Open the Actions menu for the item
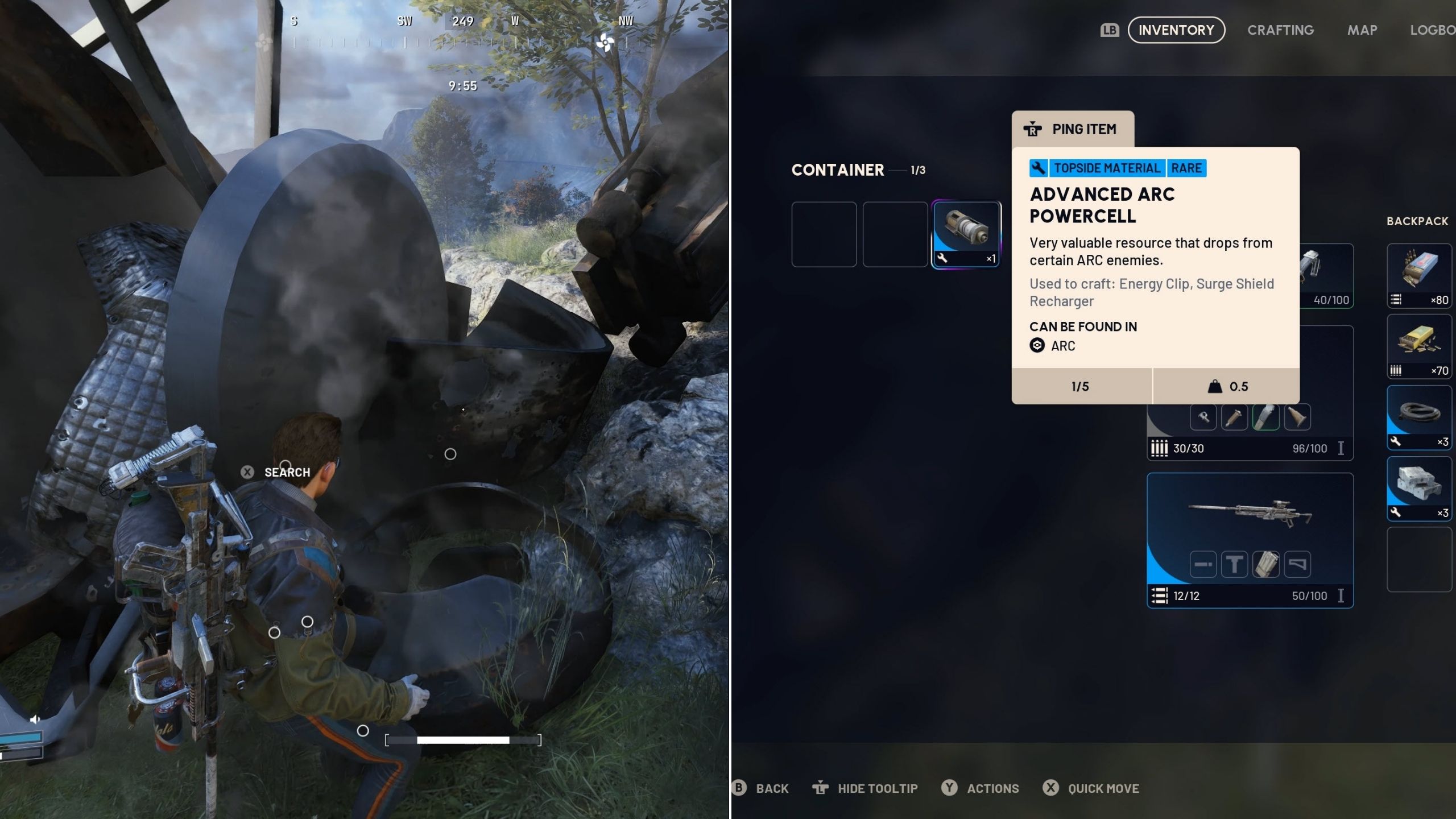The width and height of the screenshot is (1456, 819). (982, 788)
